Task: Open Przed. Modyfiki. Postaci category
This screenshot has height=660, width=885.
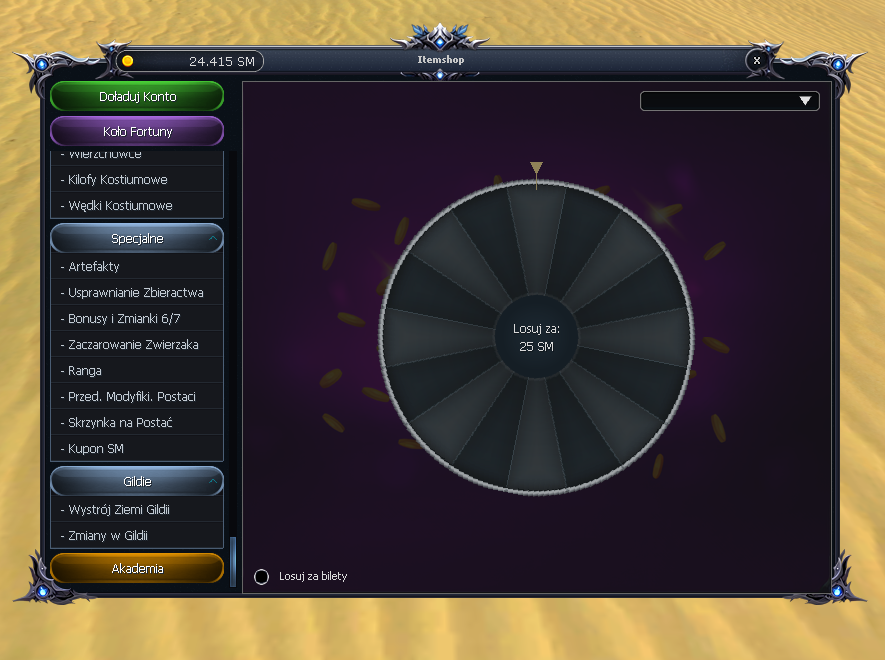Action: [132, 397]
